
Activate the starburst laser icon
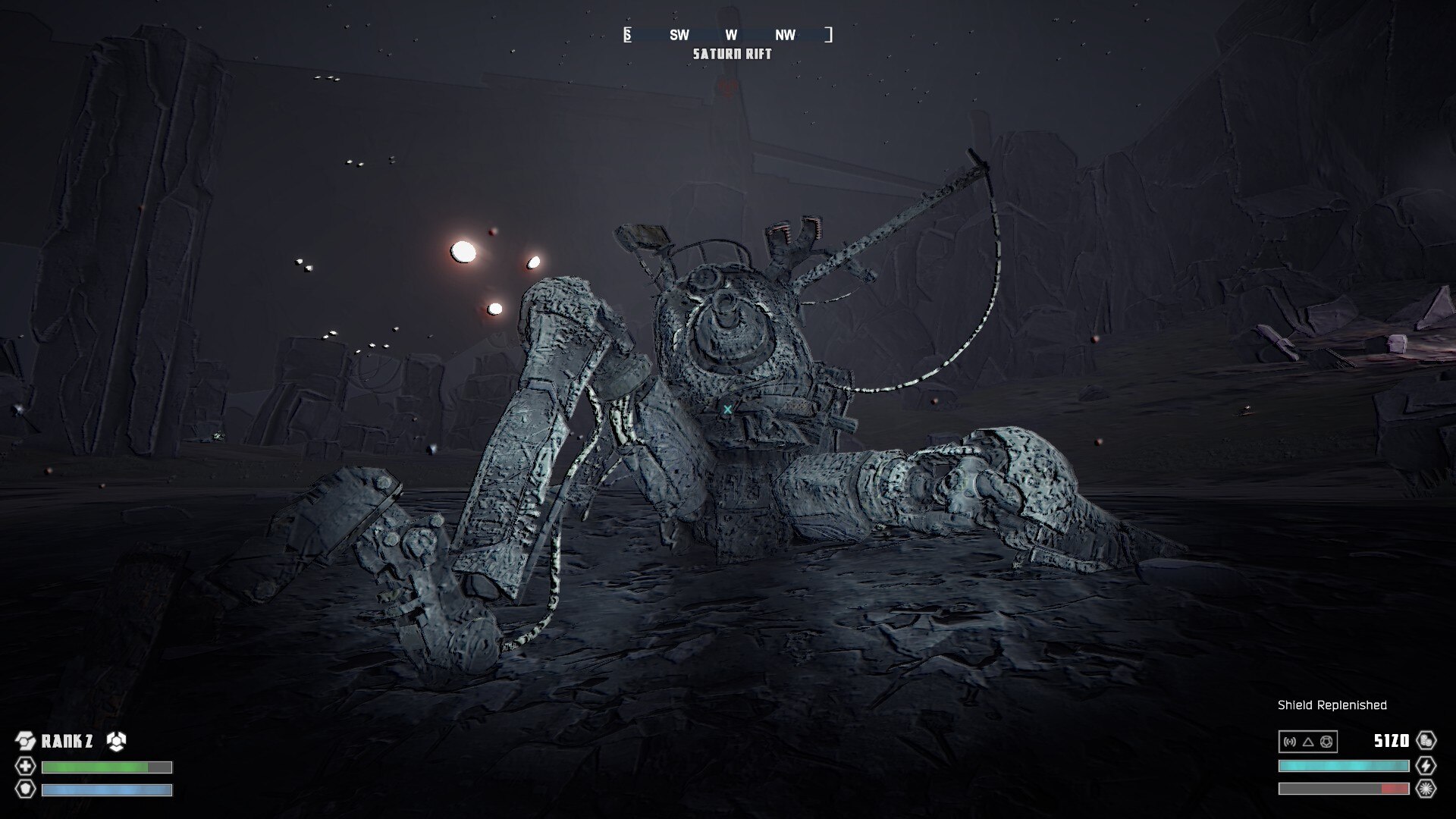1426,789
